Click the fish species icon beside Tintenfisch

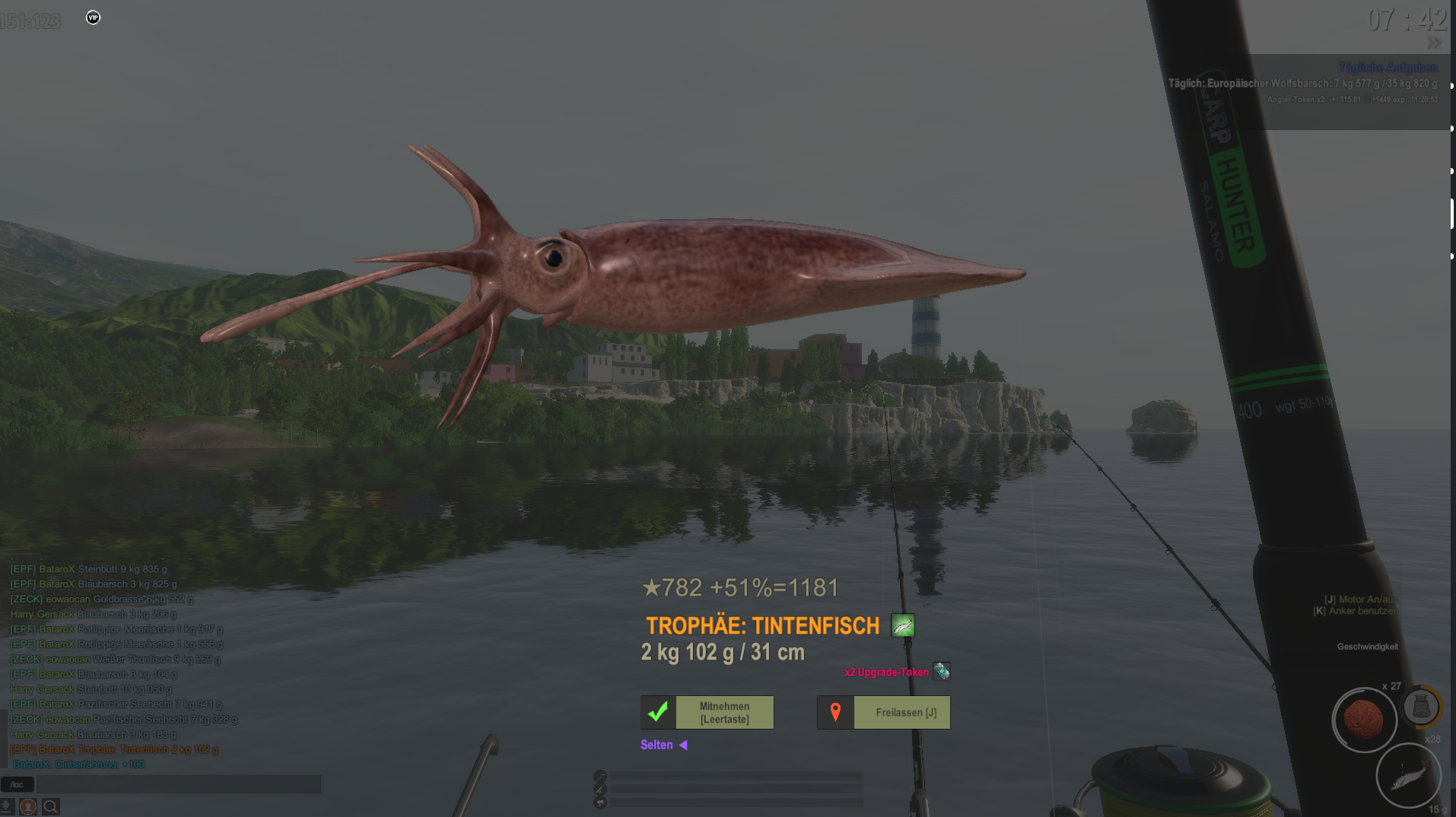coord(903,626)
